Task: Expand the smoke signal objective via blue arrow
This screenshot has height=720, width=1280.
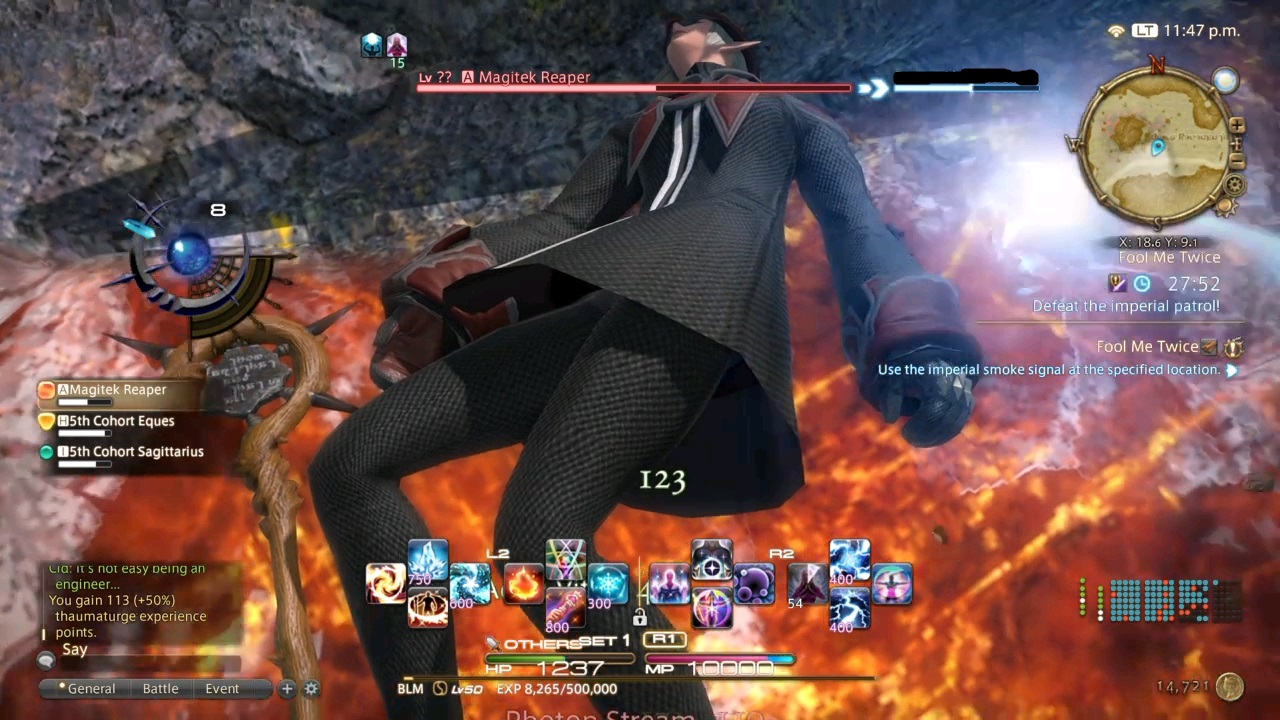Action: (1232, 369)
